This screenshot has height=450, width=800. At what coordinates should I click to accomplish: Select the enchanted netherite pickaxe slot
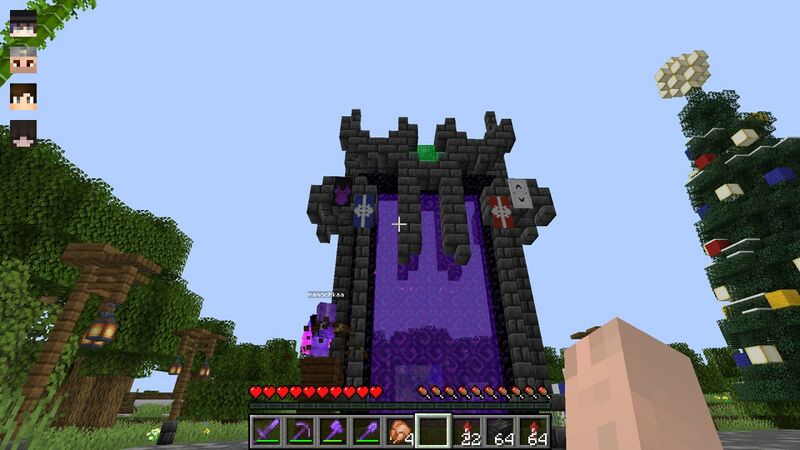point(300,431)
